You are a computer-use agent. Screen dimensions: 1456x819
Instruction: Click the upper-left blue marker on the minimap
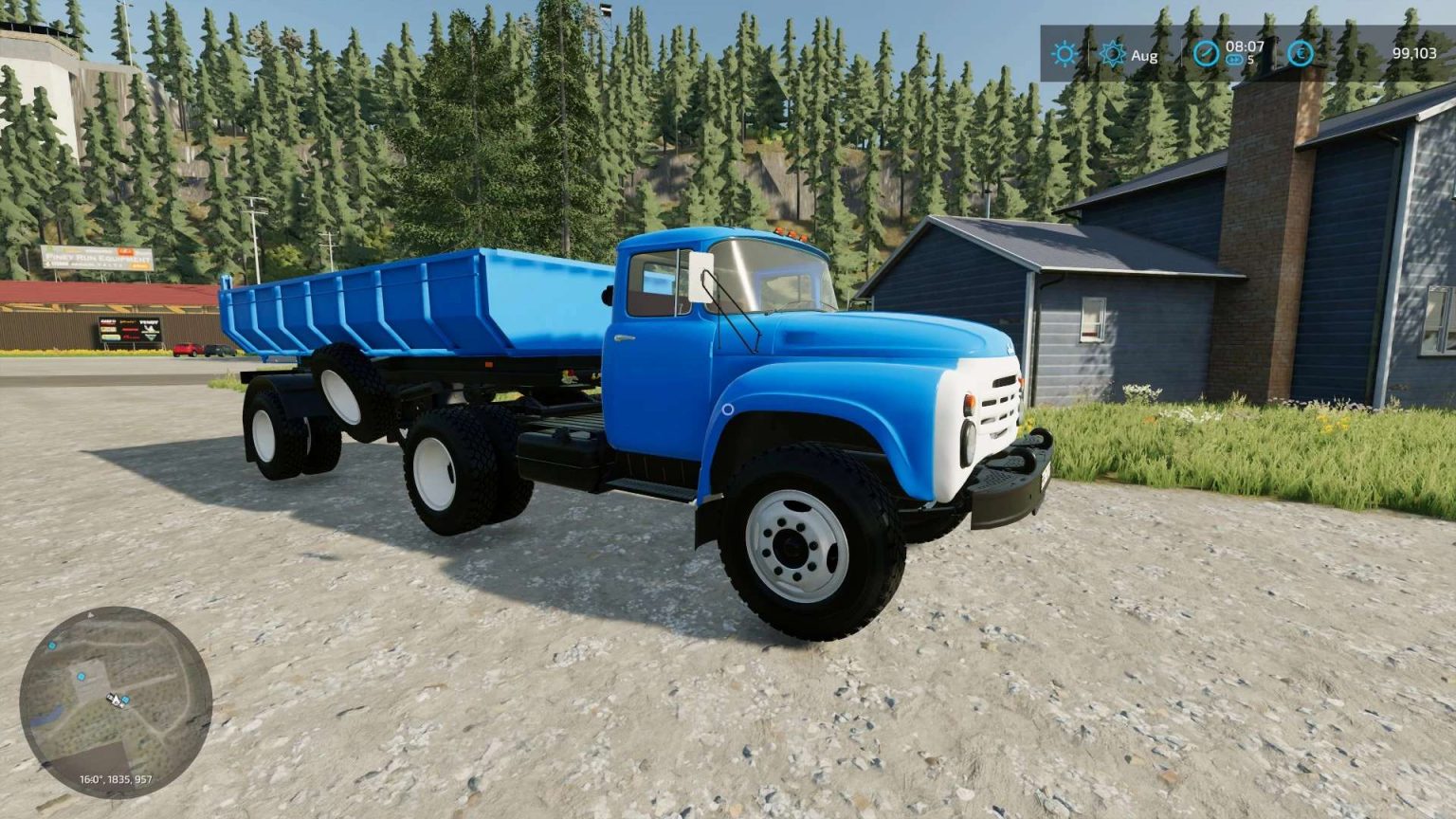point(52,646)
